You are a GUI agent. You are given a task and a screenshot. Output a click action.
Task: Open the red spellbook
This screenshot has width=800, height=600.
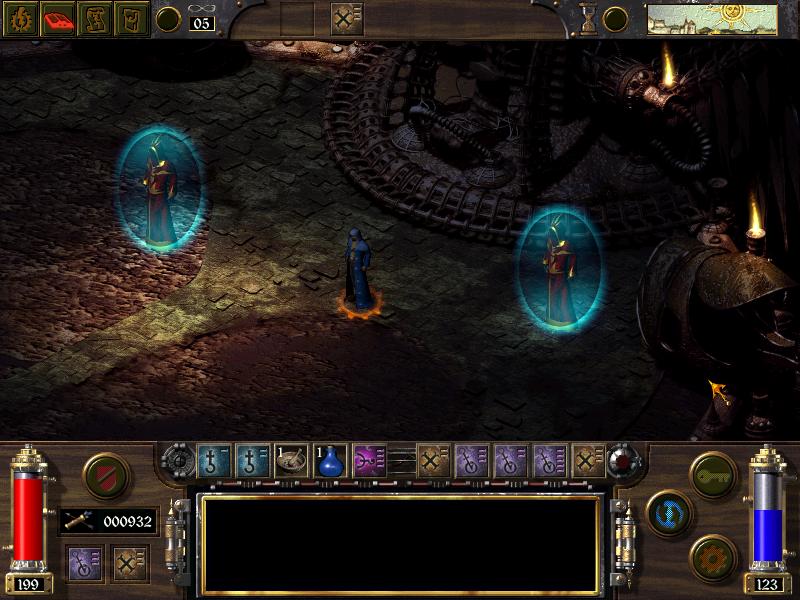tap(57, 18)
